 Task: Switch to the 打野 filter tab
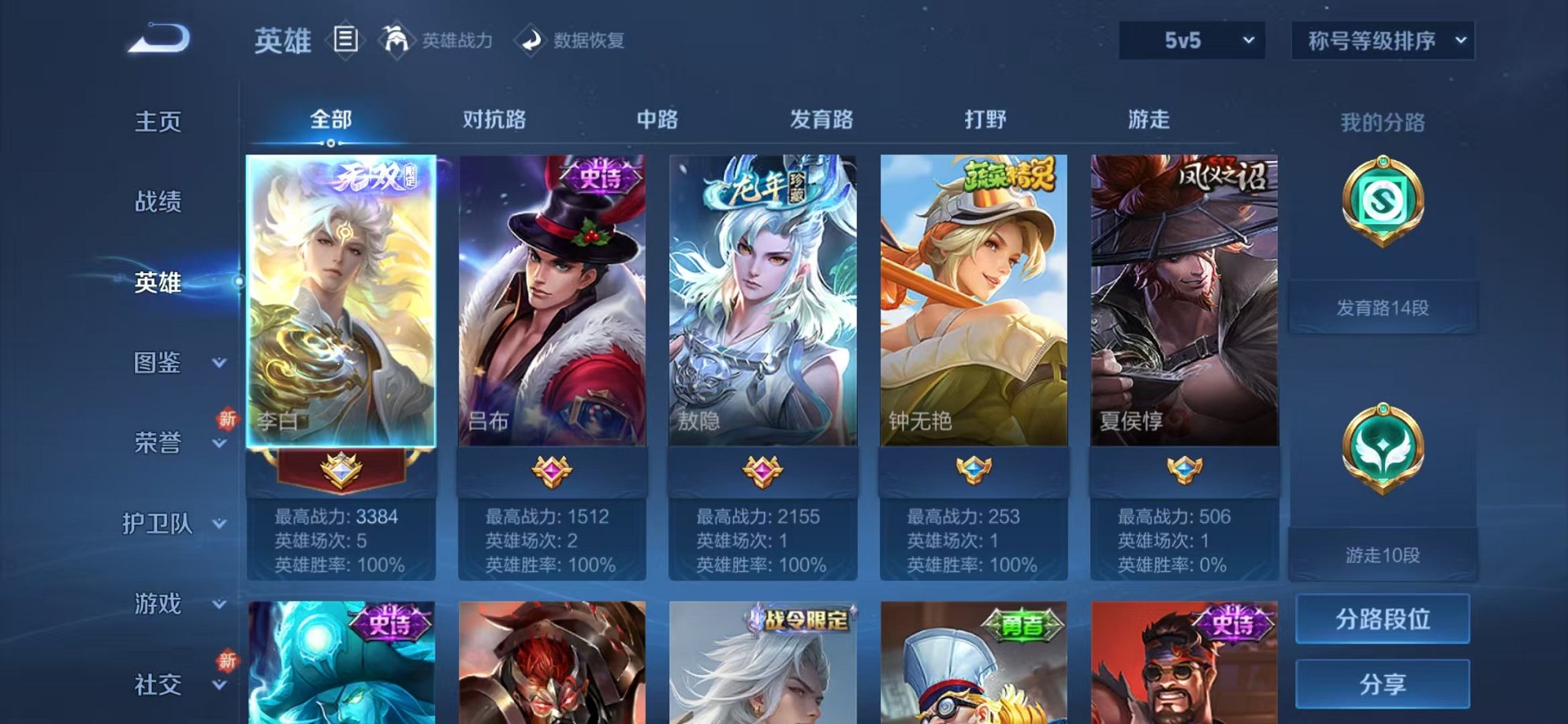pyautogui.click(x=986, y=118)
